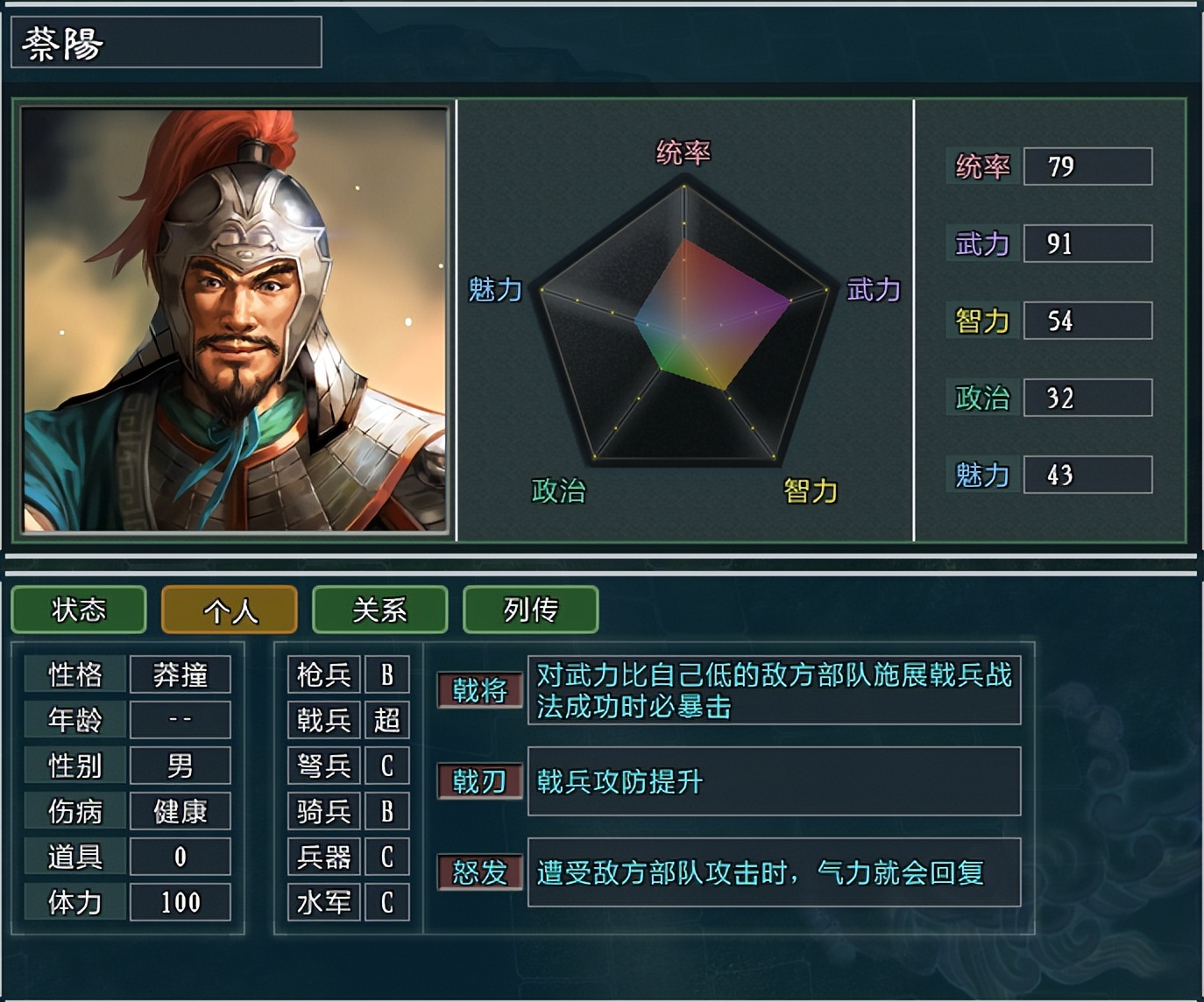Expand the 伤病 field showing 健康
The width and height of the screenshot is (1204, 1002).
pos(180,811)
